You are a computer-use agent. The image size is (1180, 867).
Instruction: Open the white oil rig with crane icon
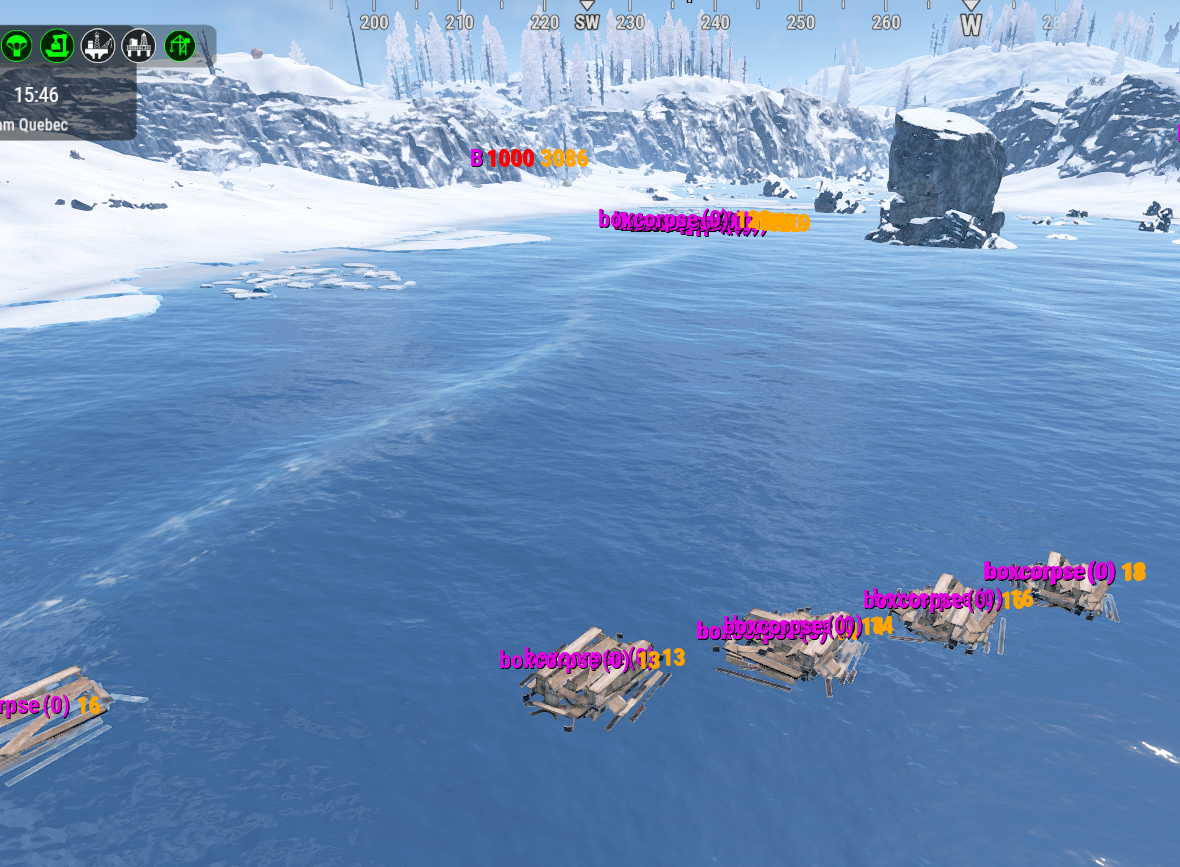click(x=97, y=45)
